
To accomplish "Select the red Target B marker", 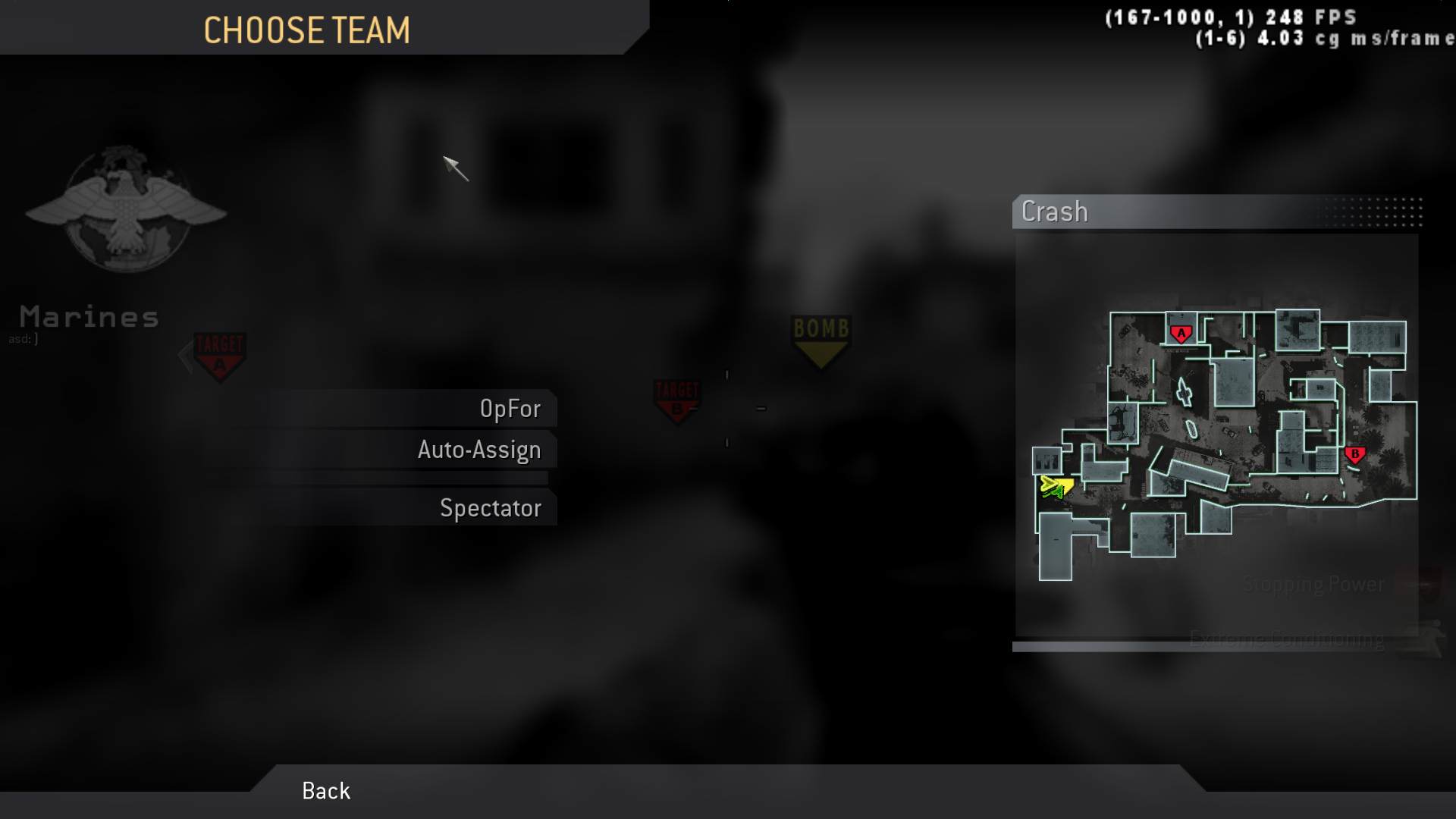I will tap(677, 398).
